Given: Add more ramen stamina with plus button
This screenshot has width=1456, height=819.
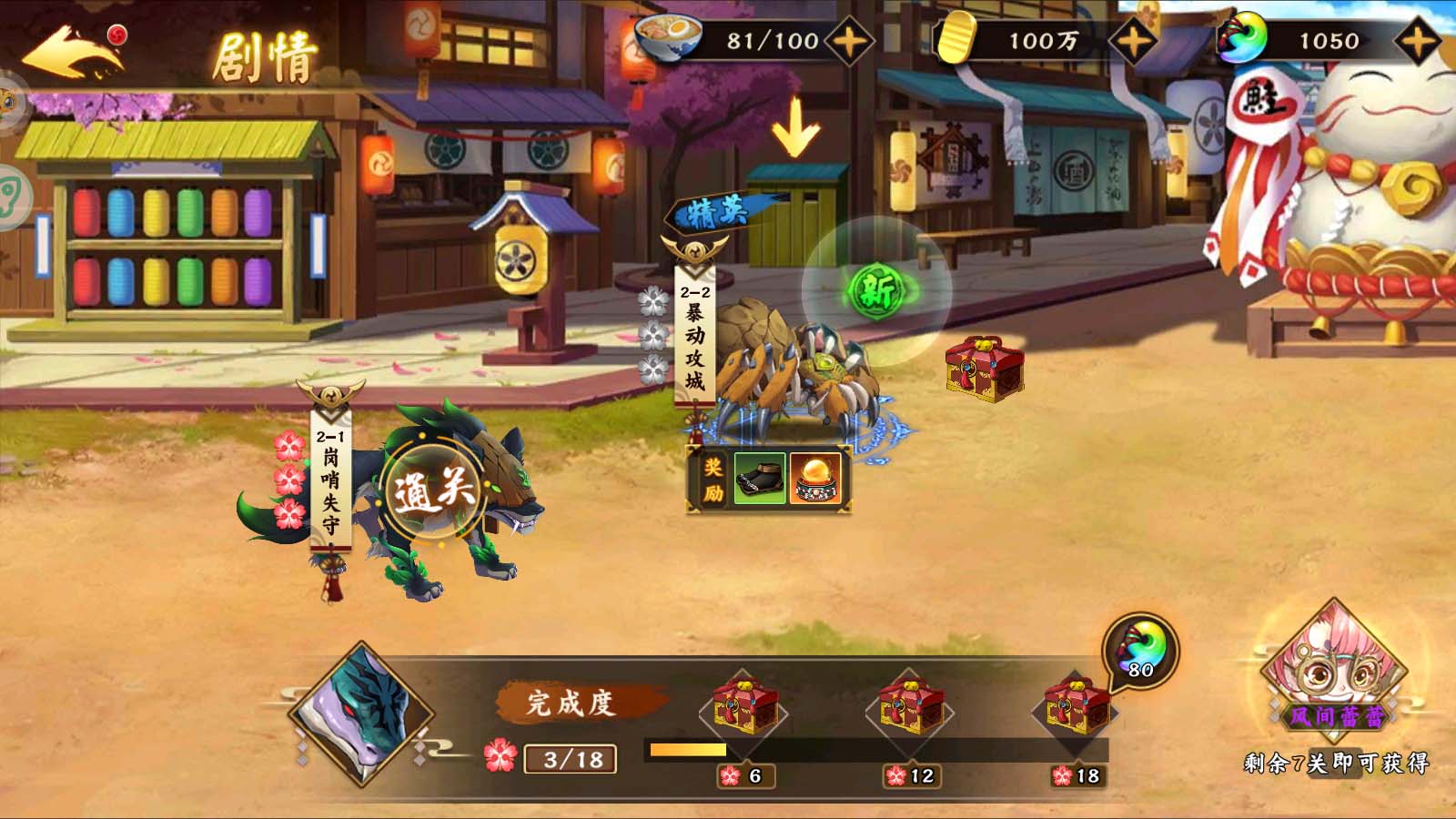Looking at the screenshot, I should coord(847,41).
